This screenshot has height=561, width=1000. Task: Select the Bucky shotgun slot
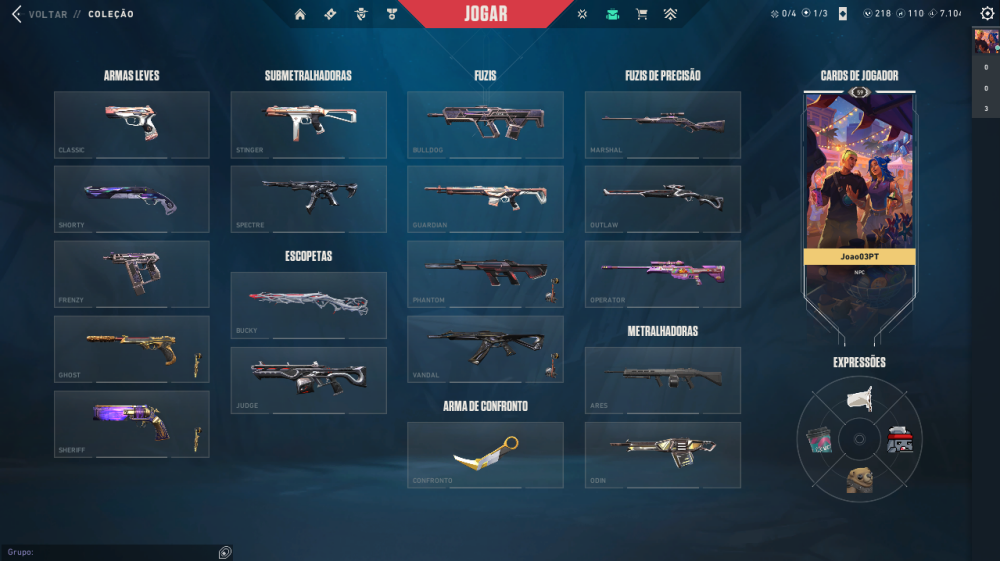tap(308, 305)
